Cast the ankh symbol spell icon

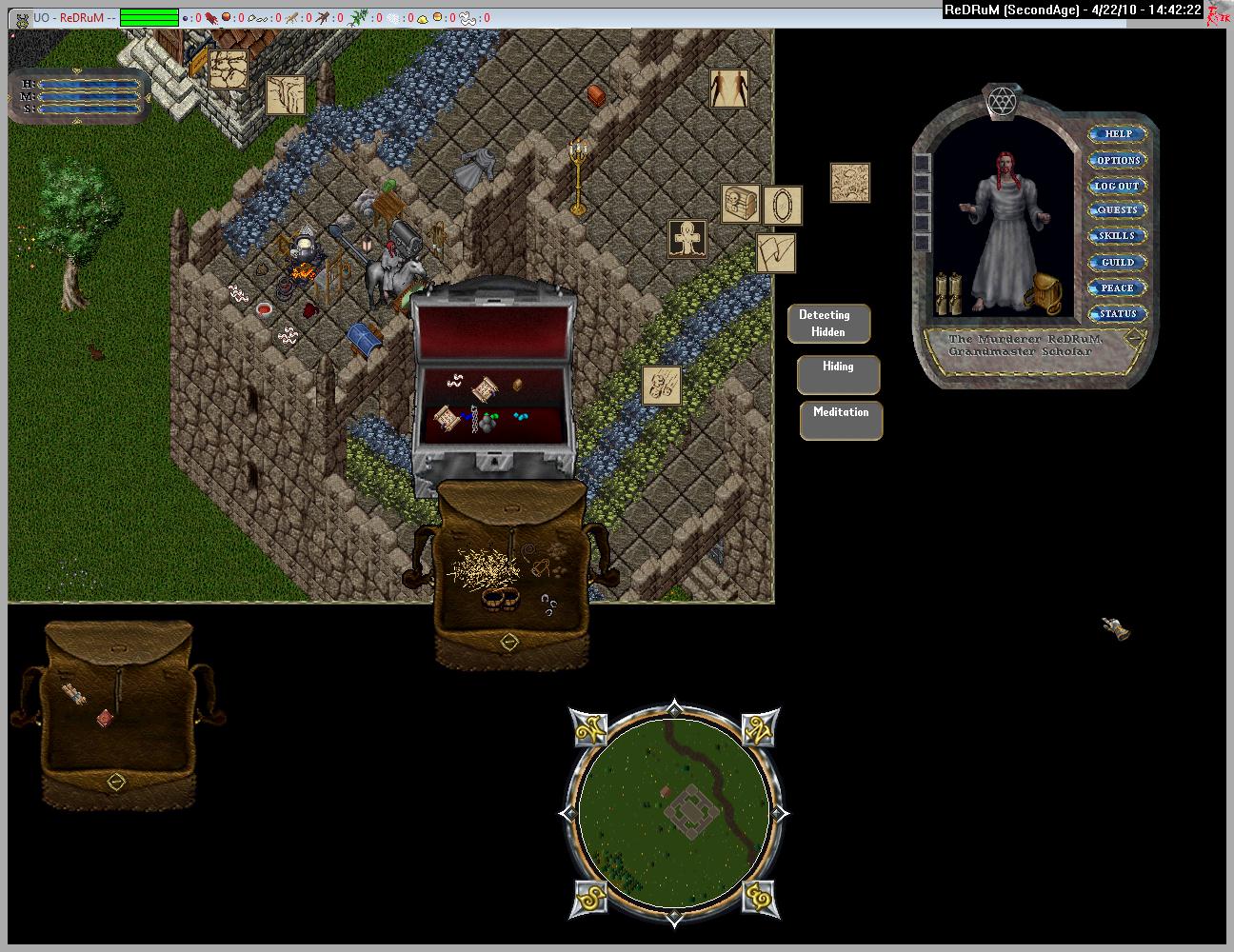pyautogui.click(x=687, y=240)
